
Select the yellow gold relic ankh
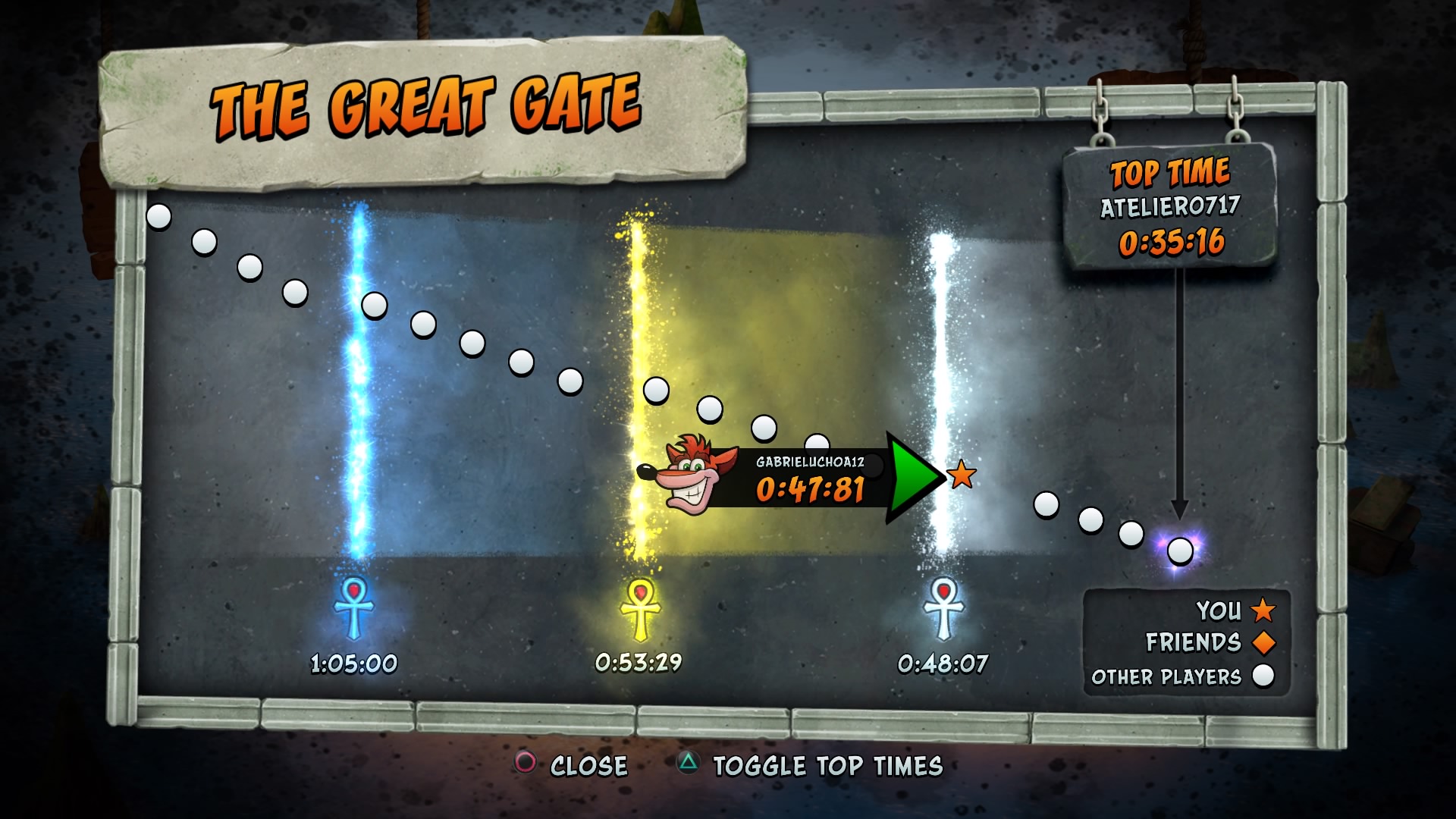pos(640,608)
